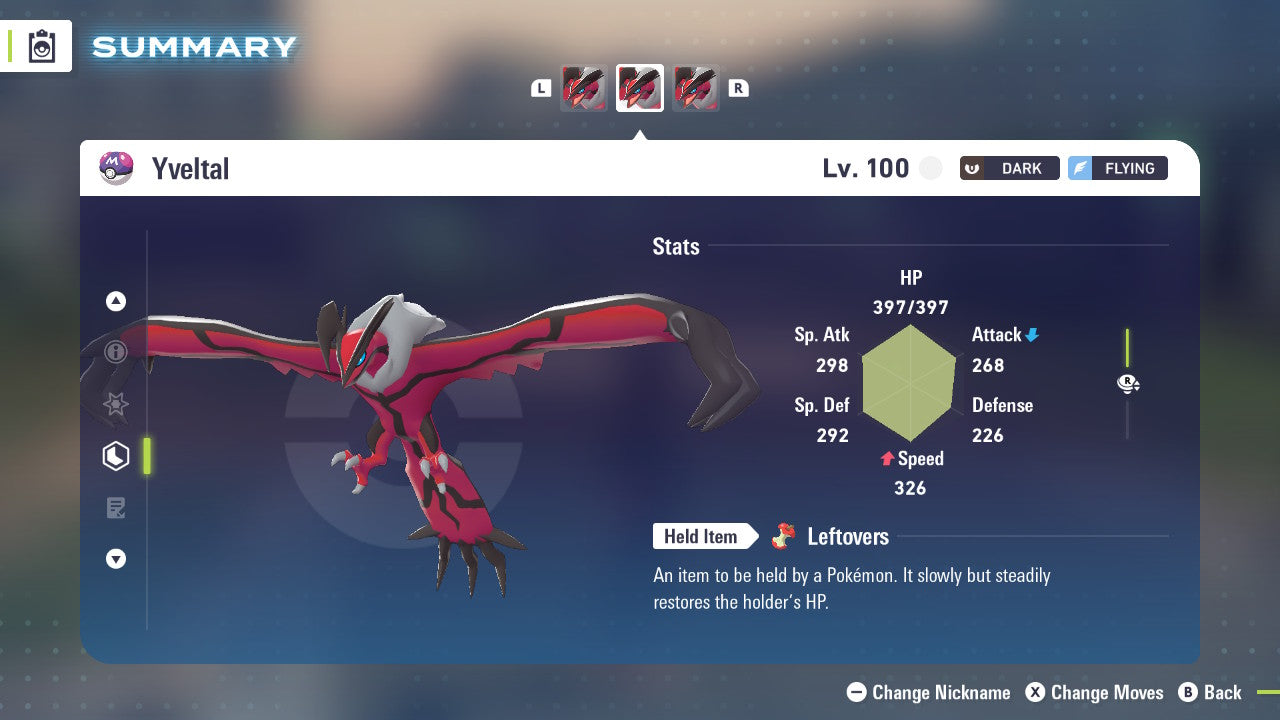
Task: Click the down arrow in left sidebar
Action: coord(116,560)
